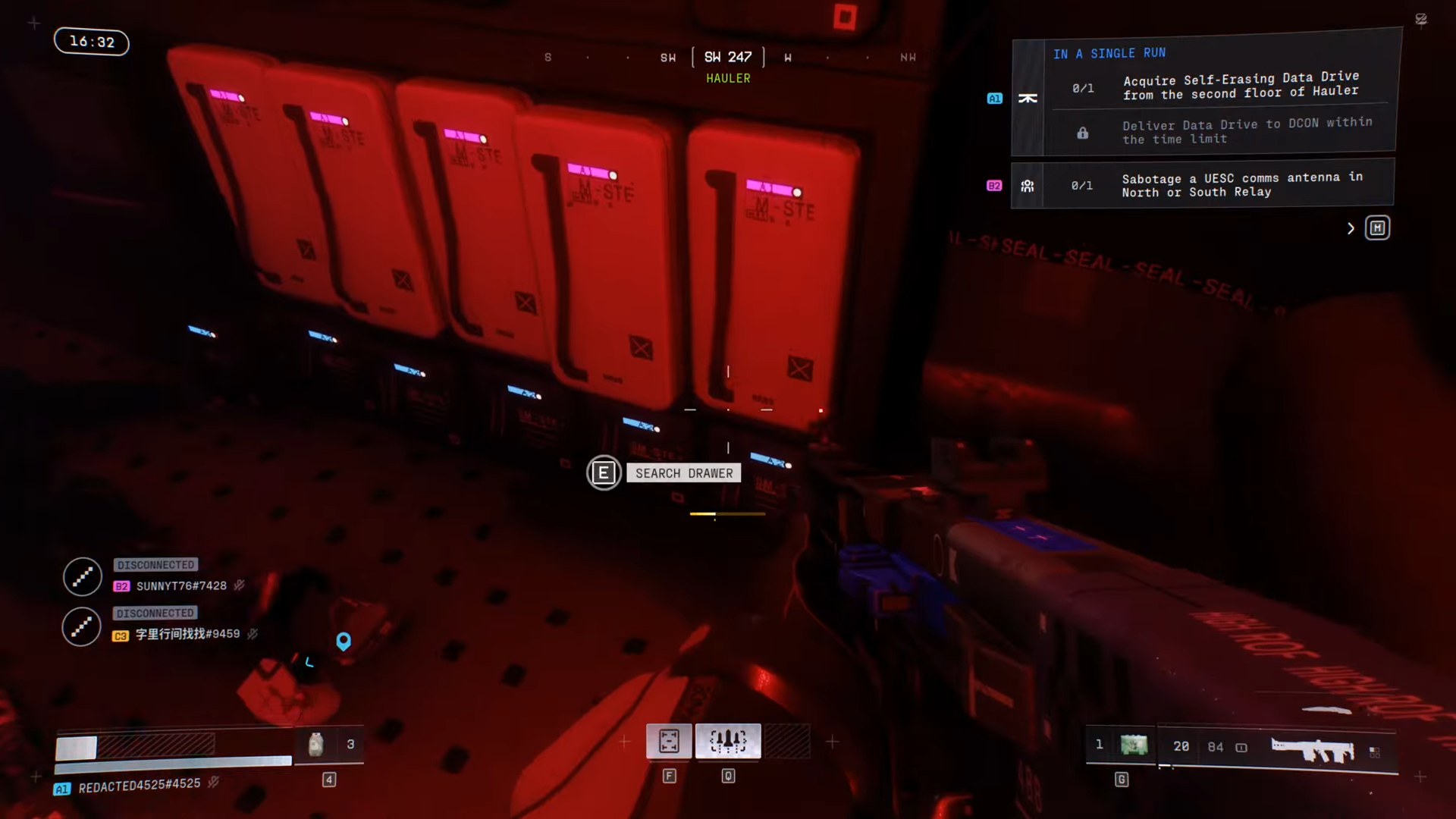Open the locked Deliver Data Drive objective

coord(1246,131)
